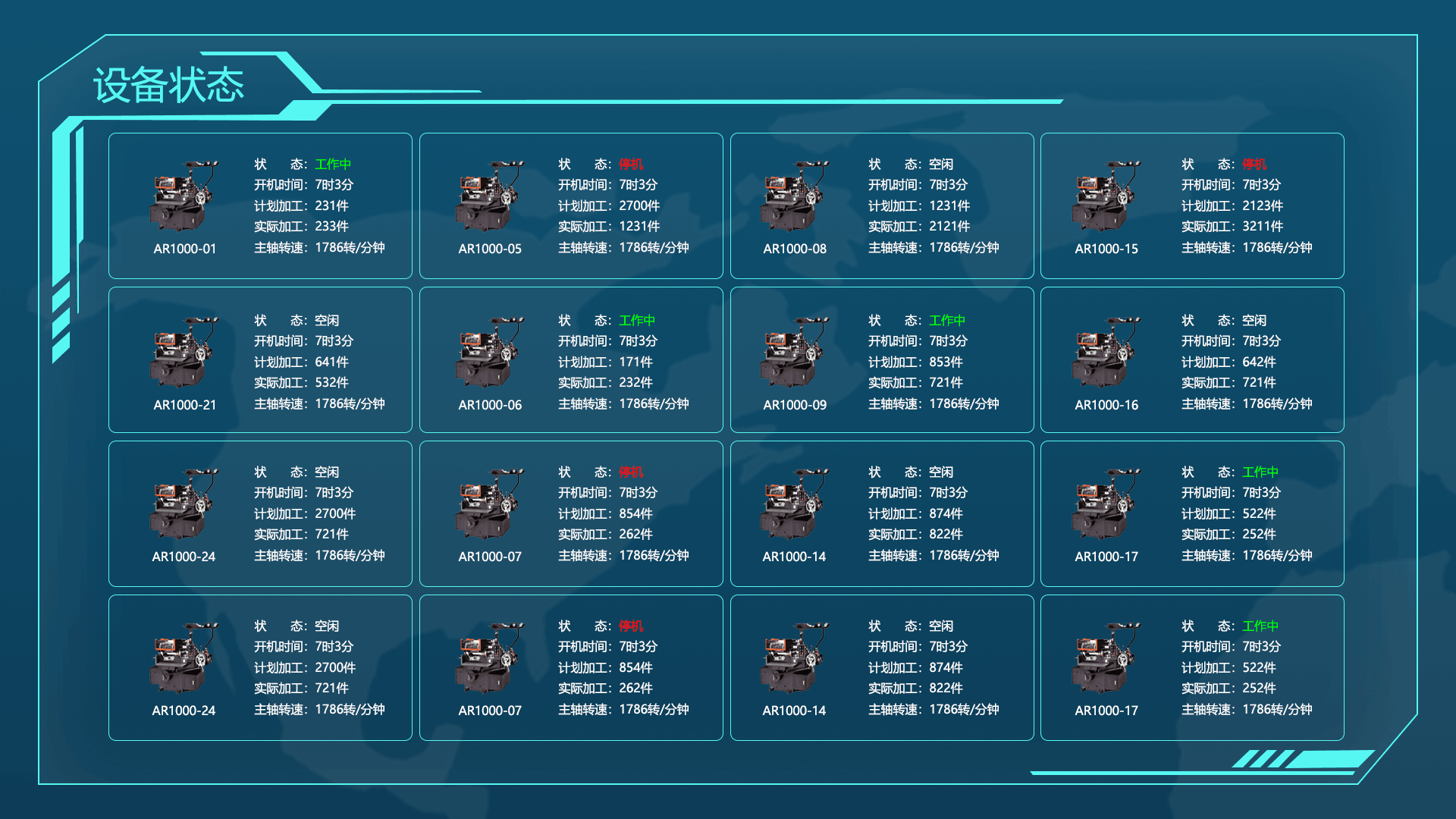
Task: Show details for the AR1000-16 card
Action: (1192, 359)
